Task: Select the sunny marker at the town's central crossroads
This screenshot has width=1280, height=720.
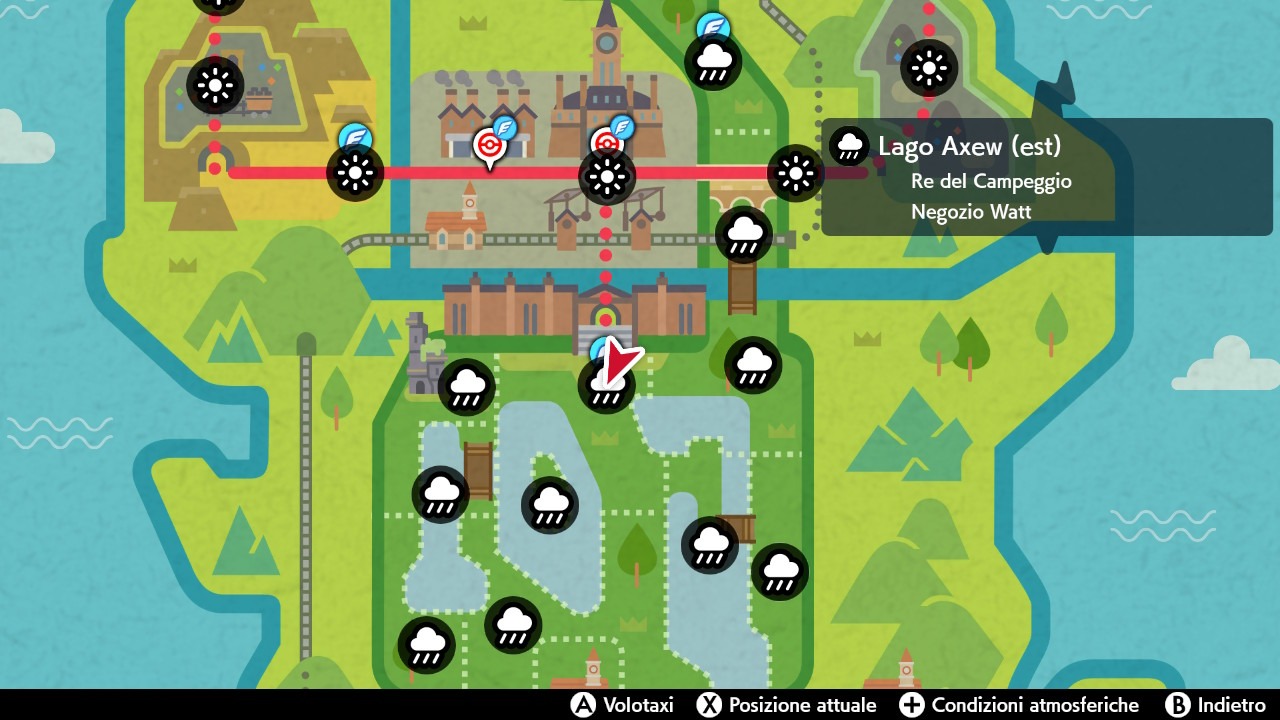Action: (606, 178)
